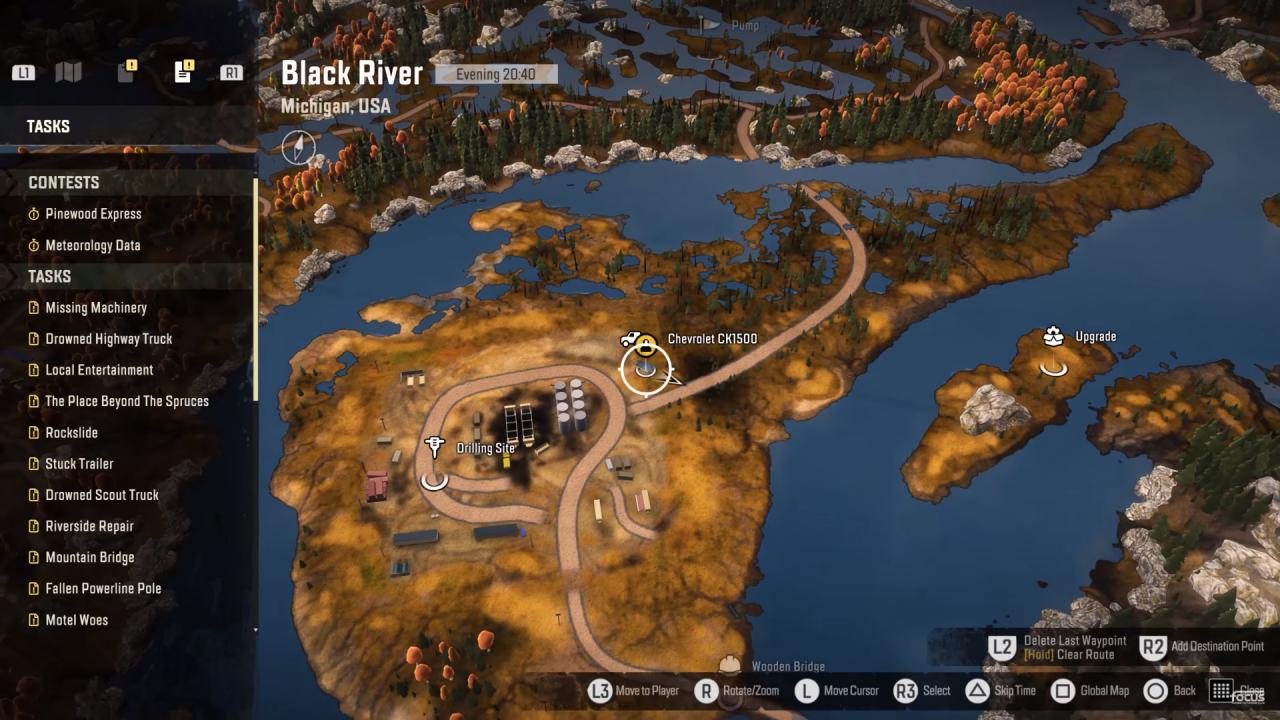1280x720 pixels.
Task: Select the Drowned Highway Truck task
Action: click(x=108, y=339)
